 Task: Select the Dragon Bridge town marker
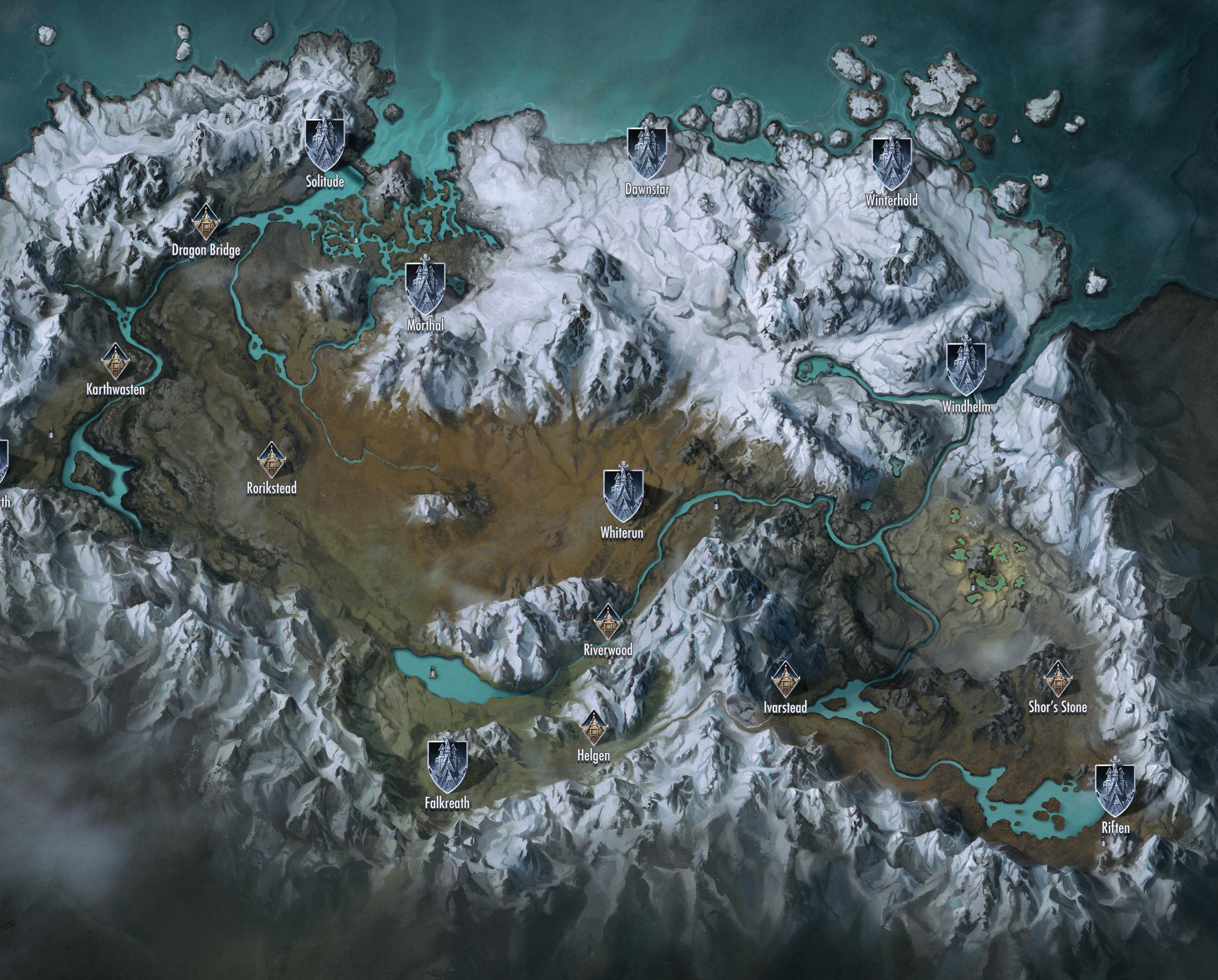(205, 222)
